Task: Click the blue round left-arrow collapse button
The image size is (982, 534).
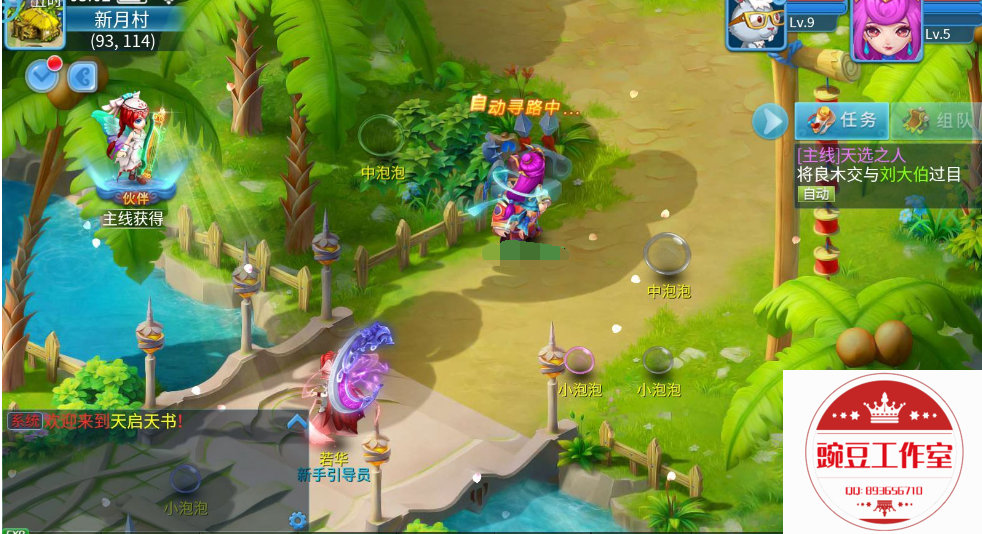Action: pyautogui.click(x=82, y=76)
